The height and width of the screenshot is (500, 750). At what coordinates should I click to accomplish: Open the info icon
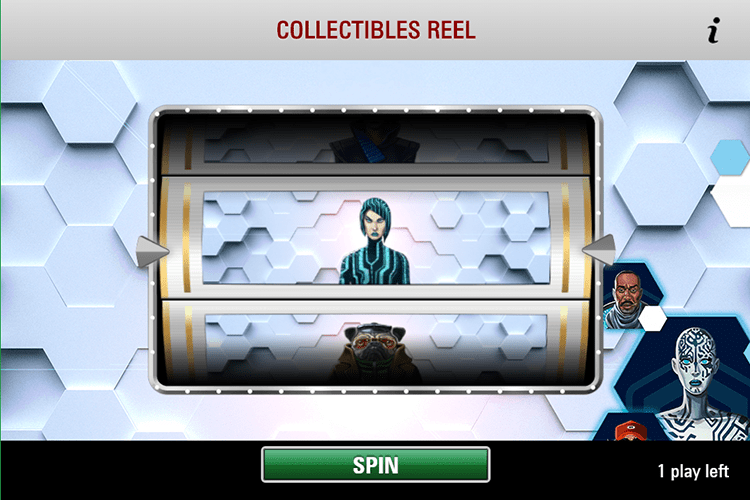[713, 32]
